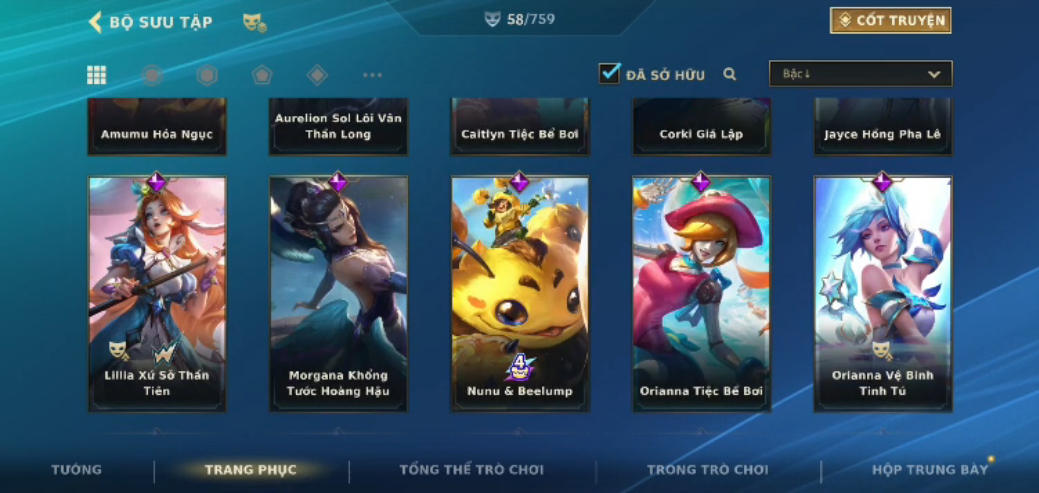Click the three-dot more filters icon
The width and height of the screenshot is (1039, 493).
[x=372, y=75]
